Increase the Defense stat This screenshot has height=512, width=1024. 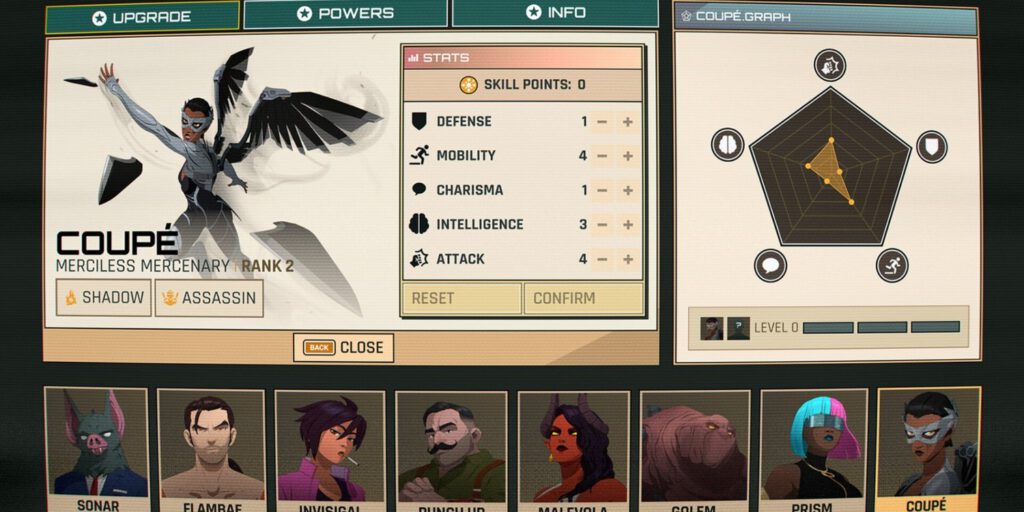click(x=628, y=122)
